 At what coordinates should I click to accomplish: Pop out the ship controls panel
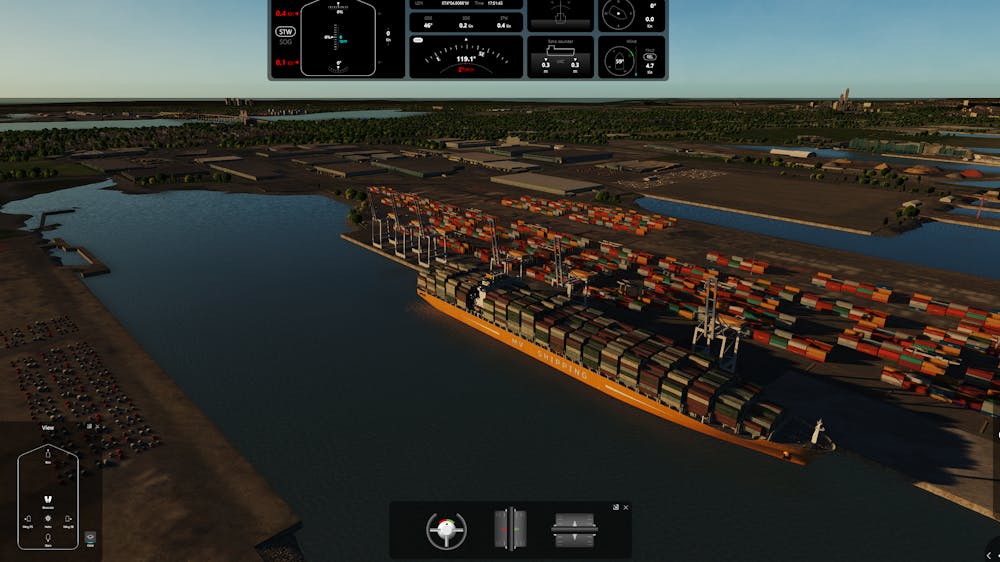pos(616,507)
